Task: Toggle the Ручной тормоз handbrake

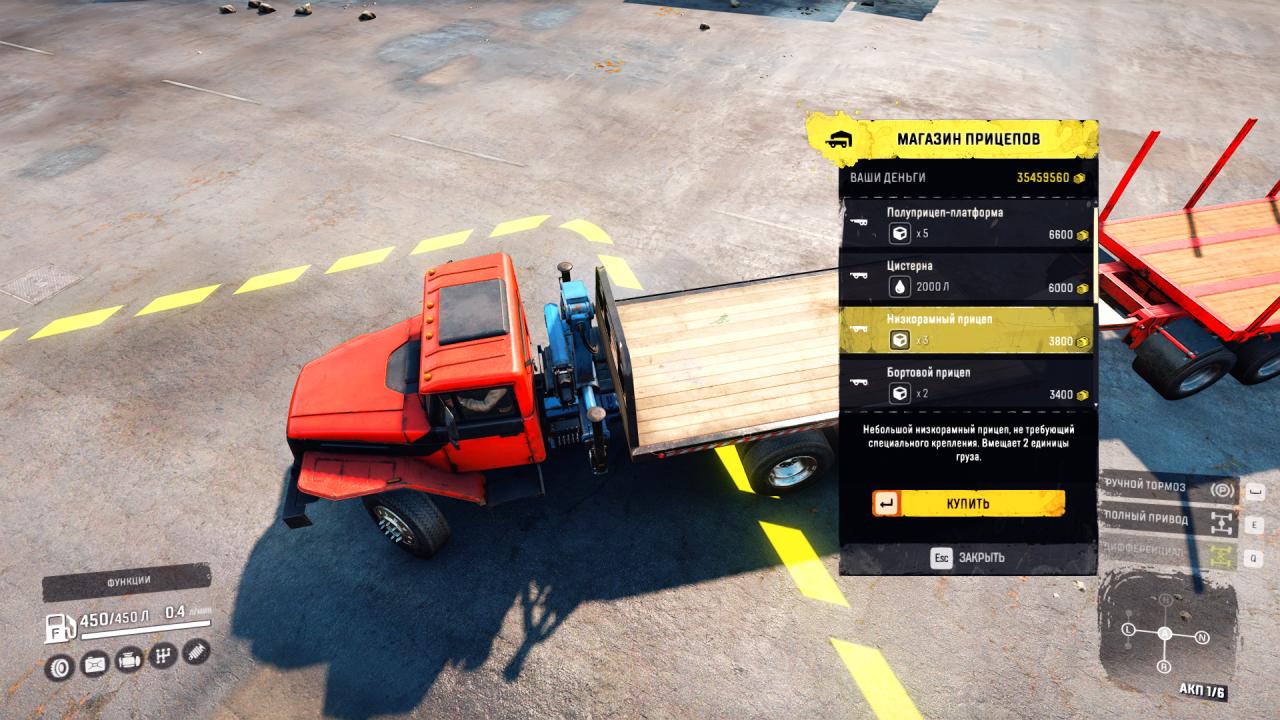Action: (1169, 489)
